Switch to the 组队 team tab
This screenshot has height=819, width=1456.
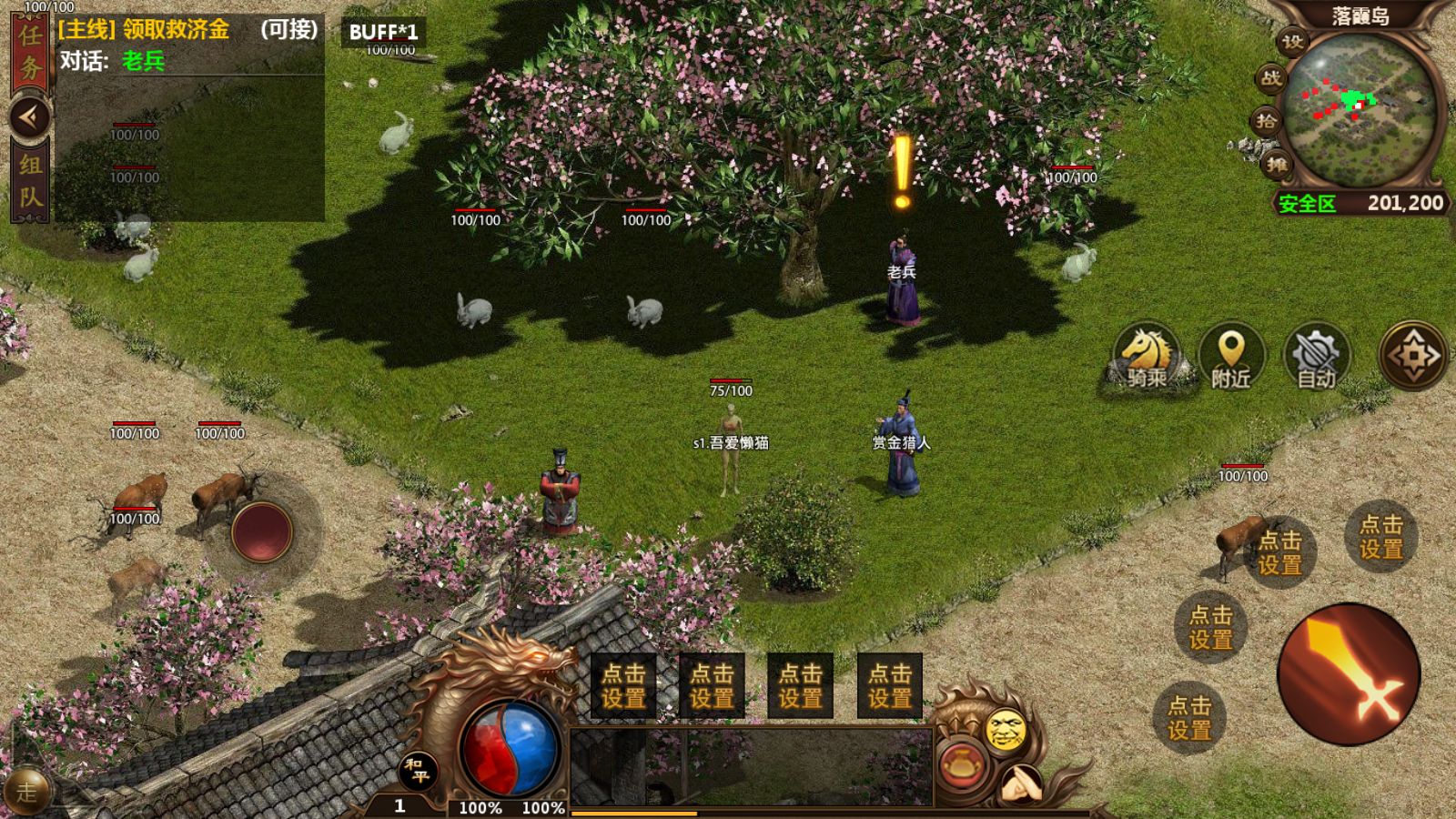[x=30, y=179]
